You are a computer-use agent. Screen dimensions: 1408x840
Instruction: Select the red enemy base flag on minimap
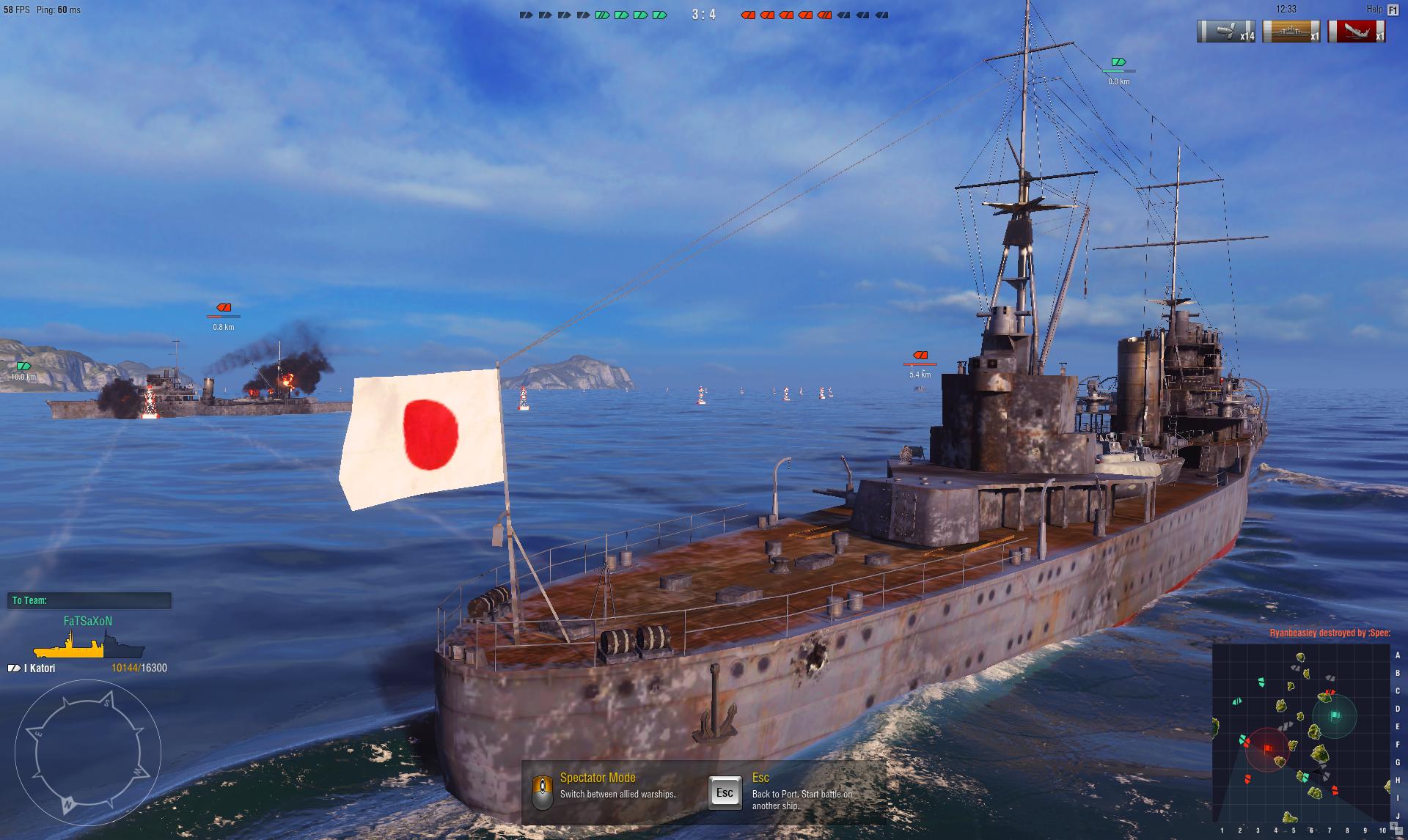1268,748
